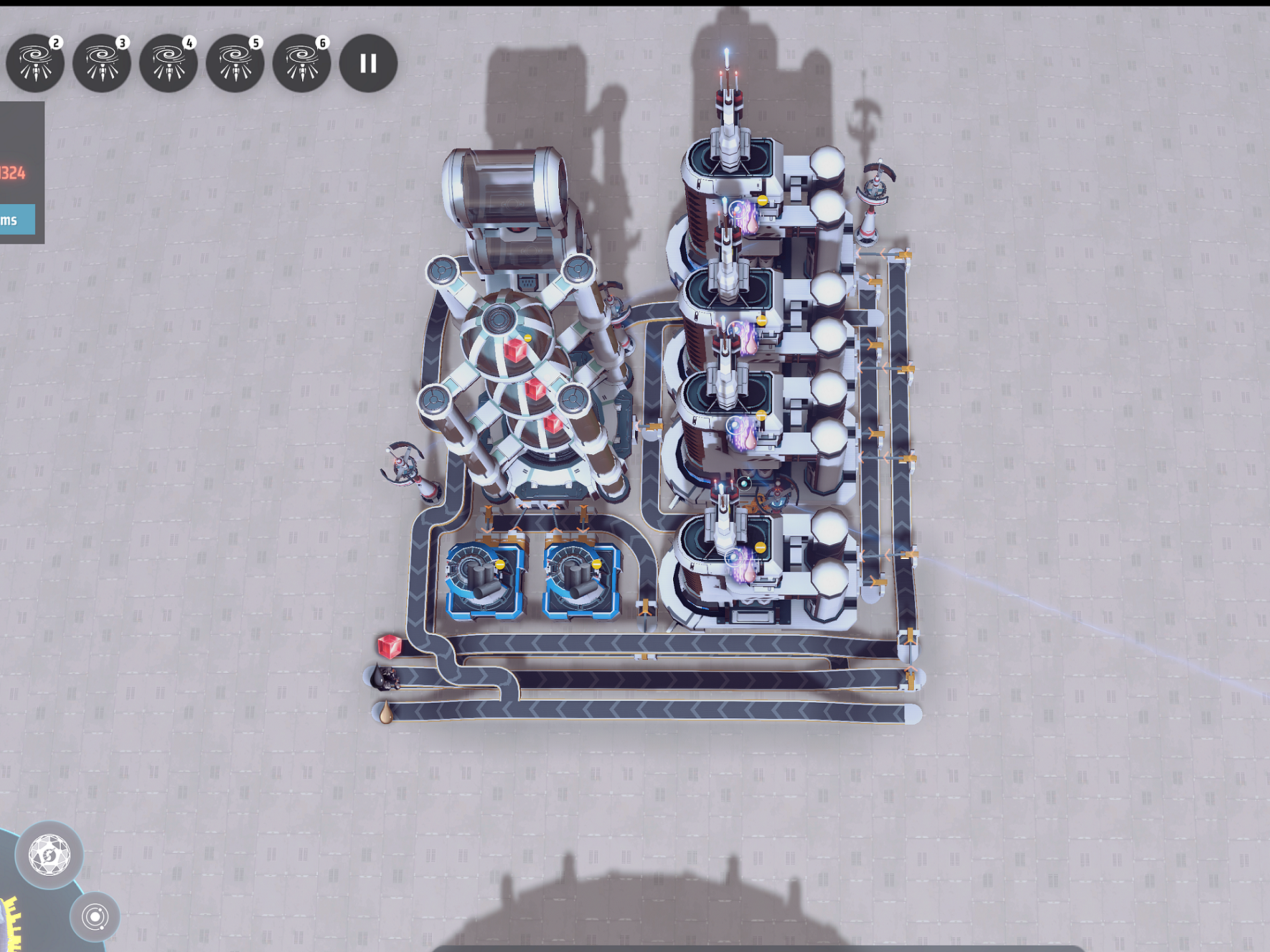Screen dimensions: 1270x952
Task: Click the concentric rings orbit icon
Action: pos(95,917)
